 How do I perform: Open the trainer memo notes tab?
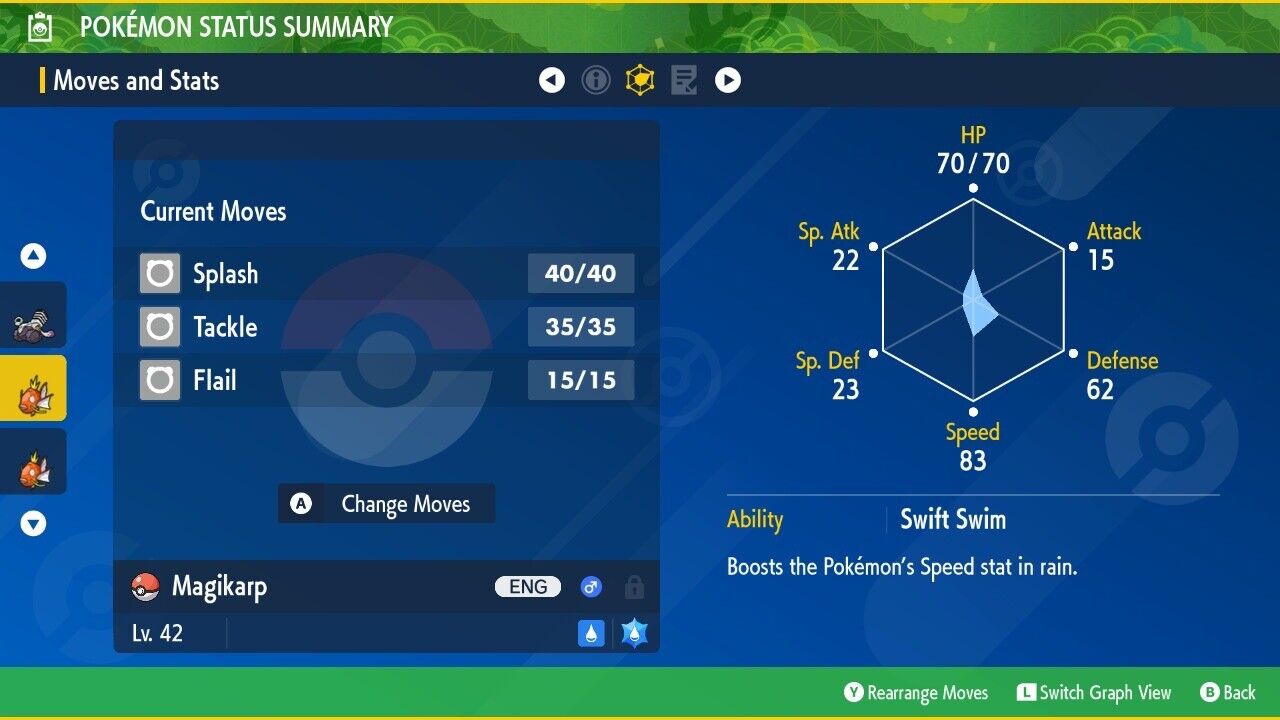684,80
